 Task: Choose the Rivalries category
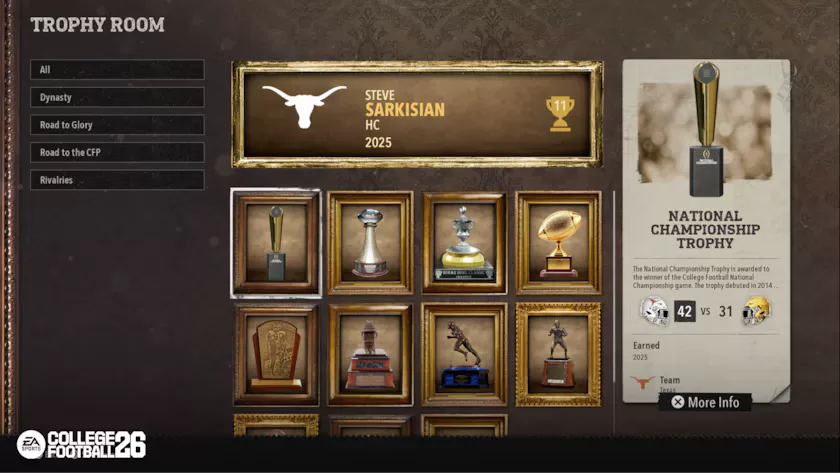(x=117, y=180)
